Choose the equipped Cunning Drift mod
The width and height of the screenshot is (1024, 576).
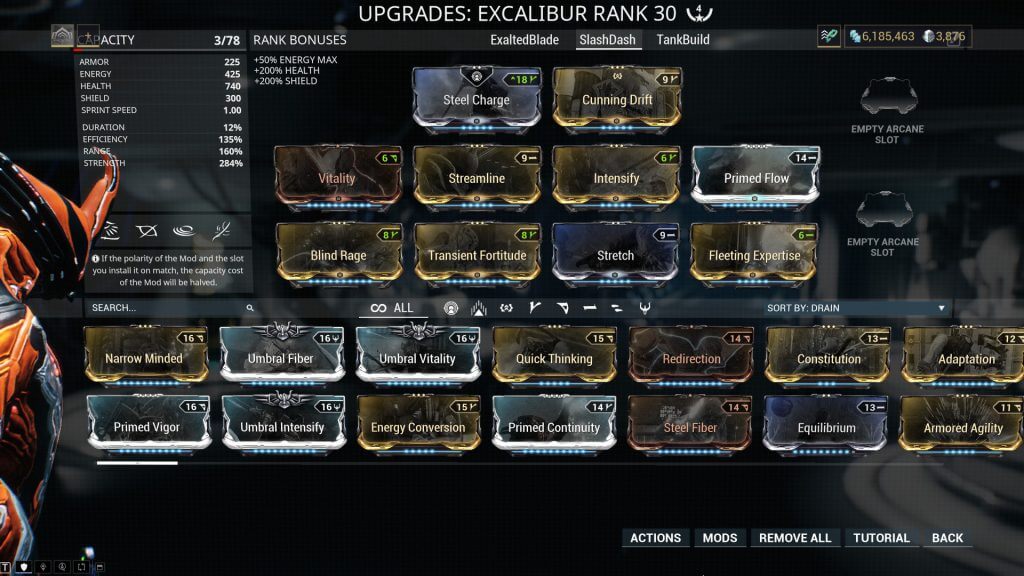coord(617,99)
